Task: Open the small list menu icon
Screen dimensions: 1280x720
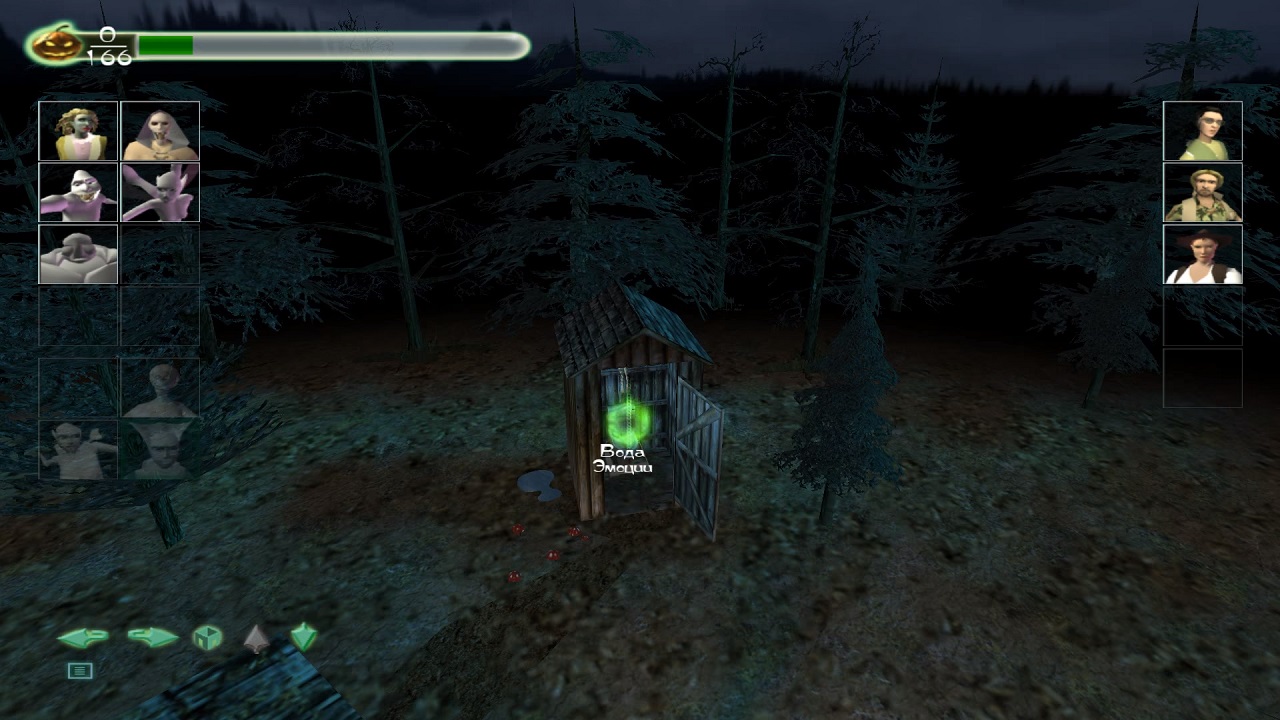Action: (80, 671)
